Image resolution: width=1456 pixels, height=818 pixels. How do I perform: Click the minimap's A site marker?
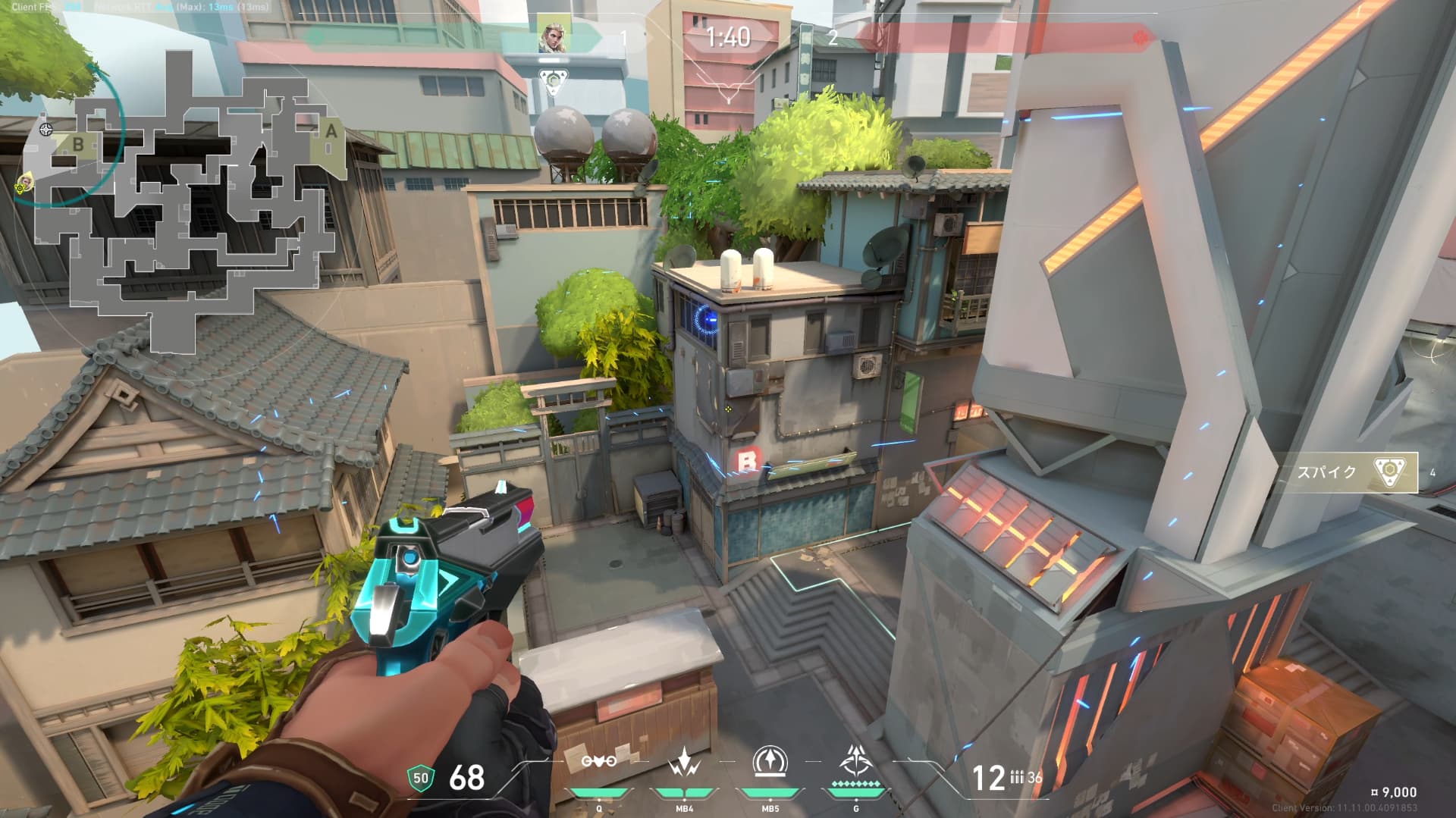331,131
